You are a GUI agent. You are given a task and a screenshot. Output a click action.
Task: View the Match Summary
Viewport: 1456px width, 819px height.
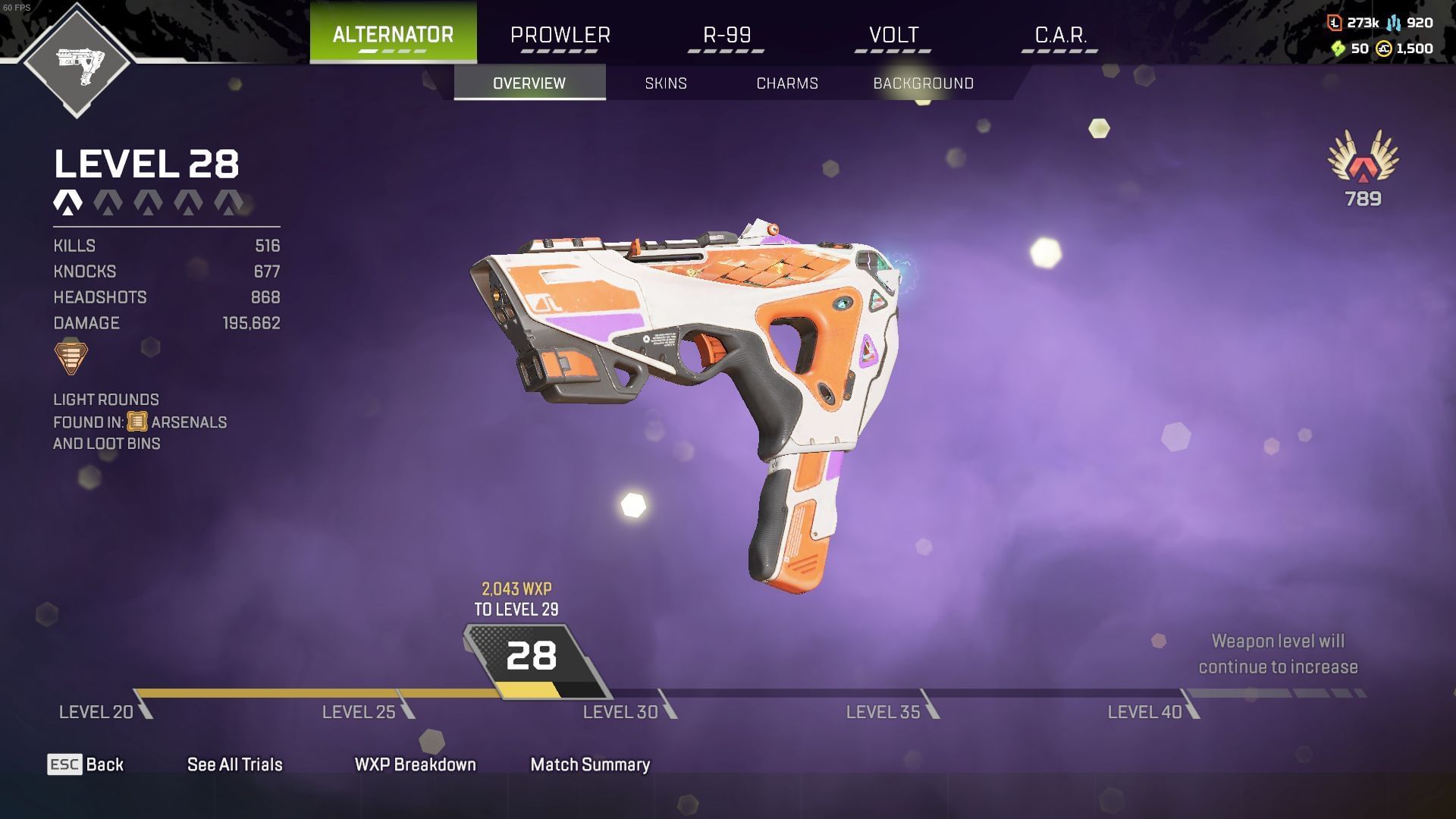590,765
